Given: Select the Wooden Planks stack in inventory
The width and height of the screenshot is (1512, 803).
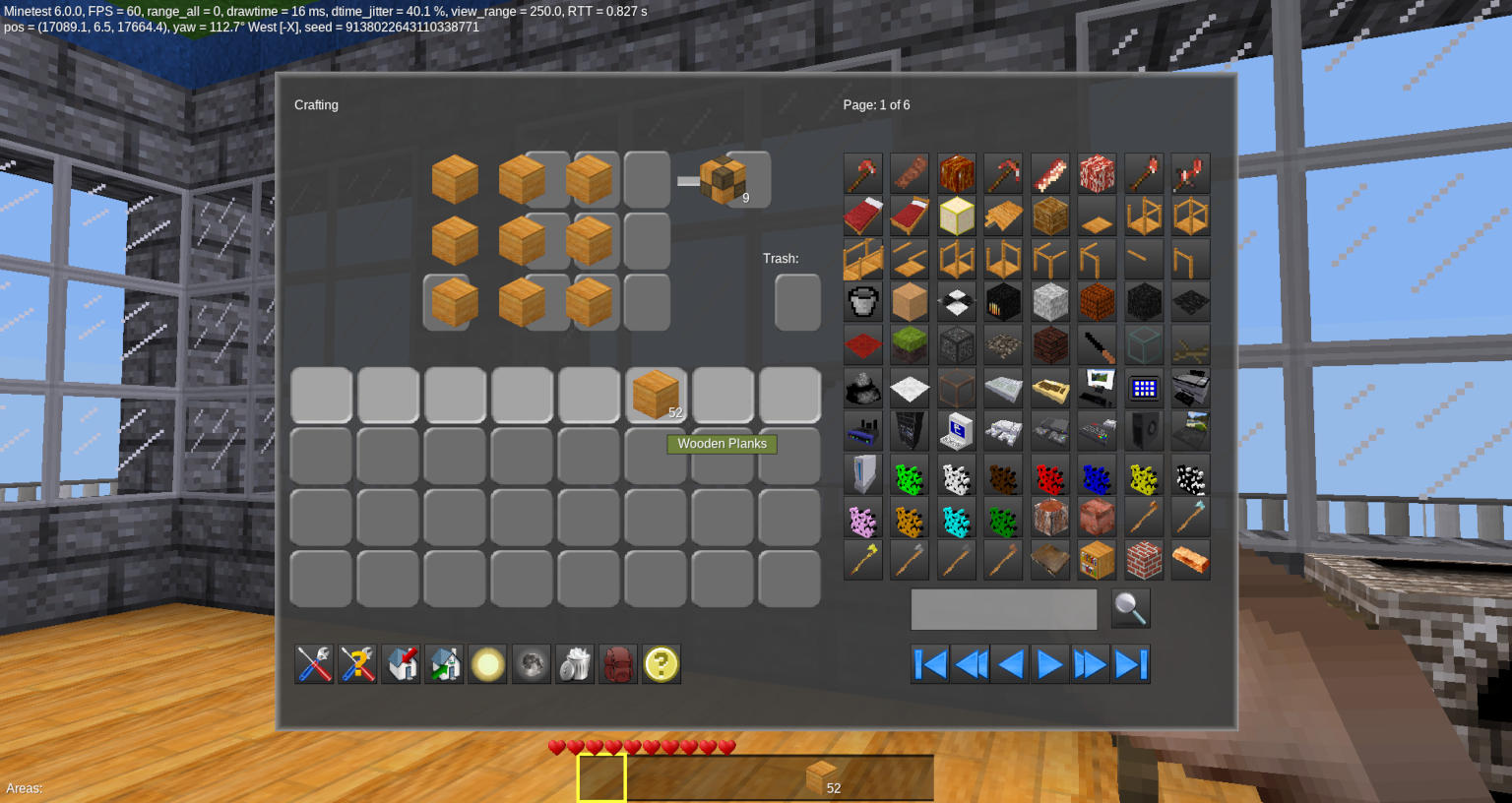Looking at the screenshot, I should click(657, 394).
